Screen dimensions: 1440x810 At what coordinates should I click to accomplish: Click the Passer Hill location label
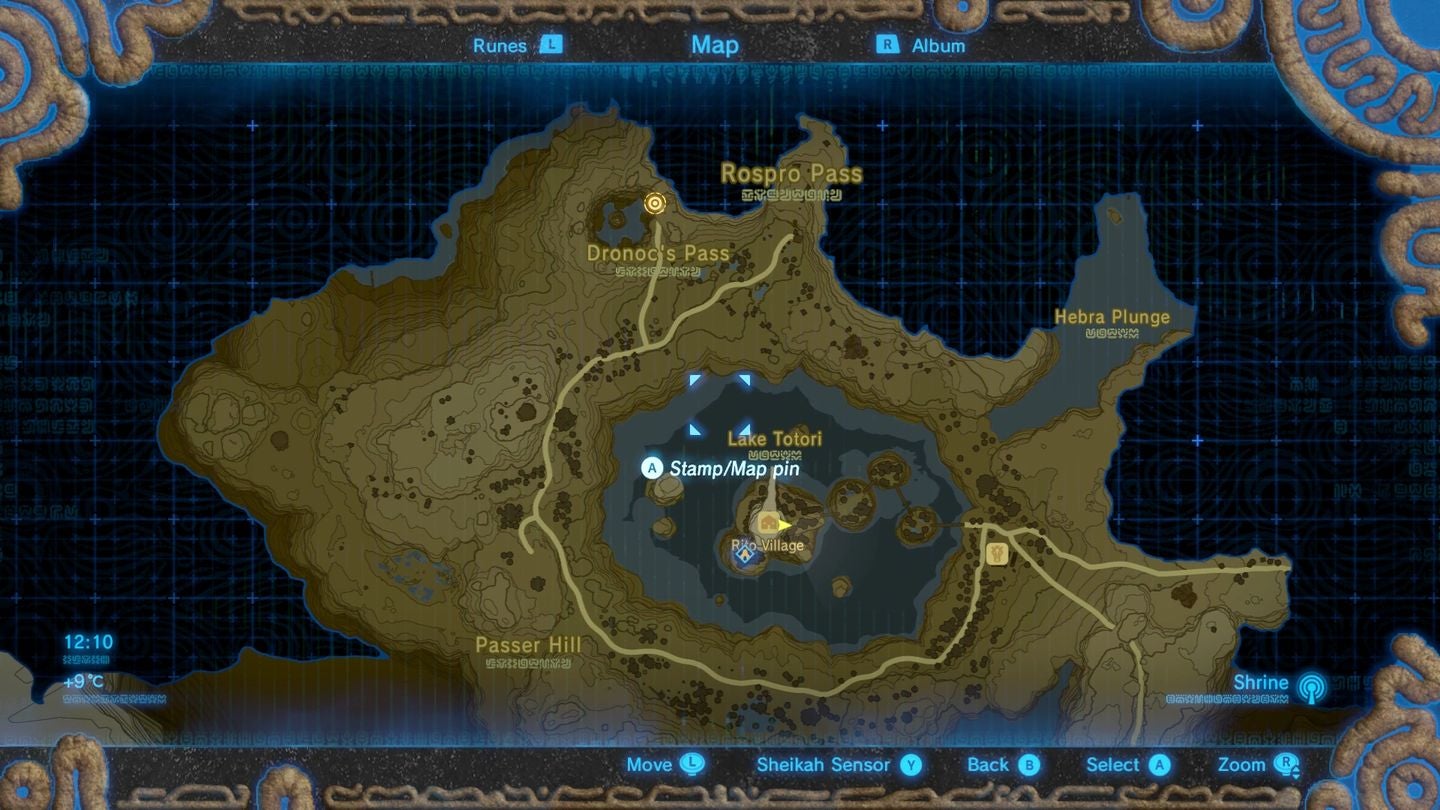click(x=530, y=645)
